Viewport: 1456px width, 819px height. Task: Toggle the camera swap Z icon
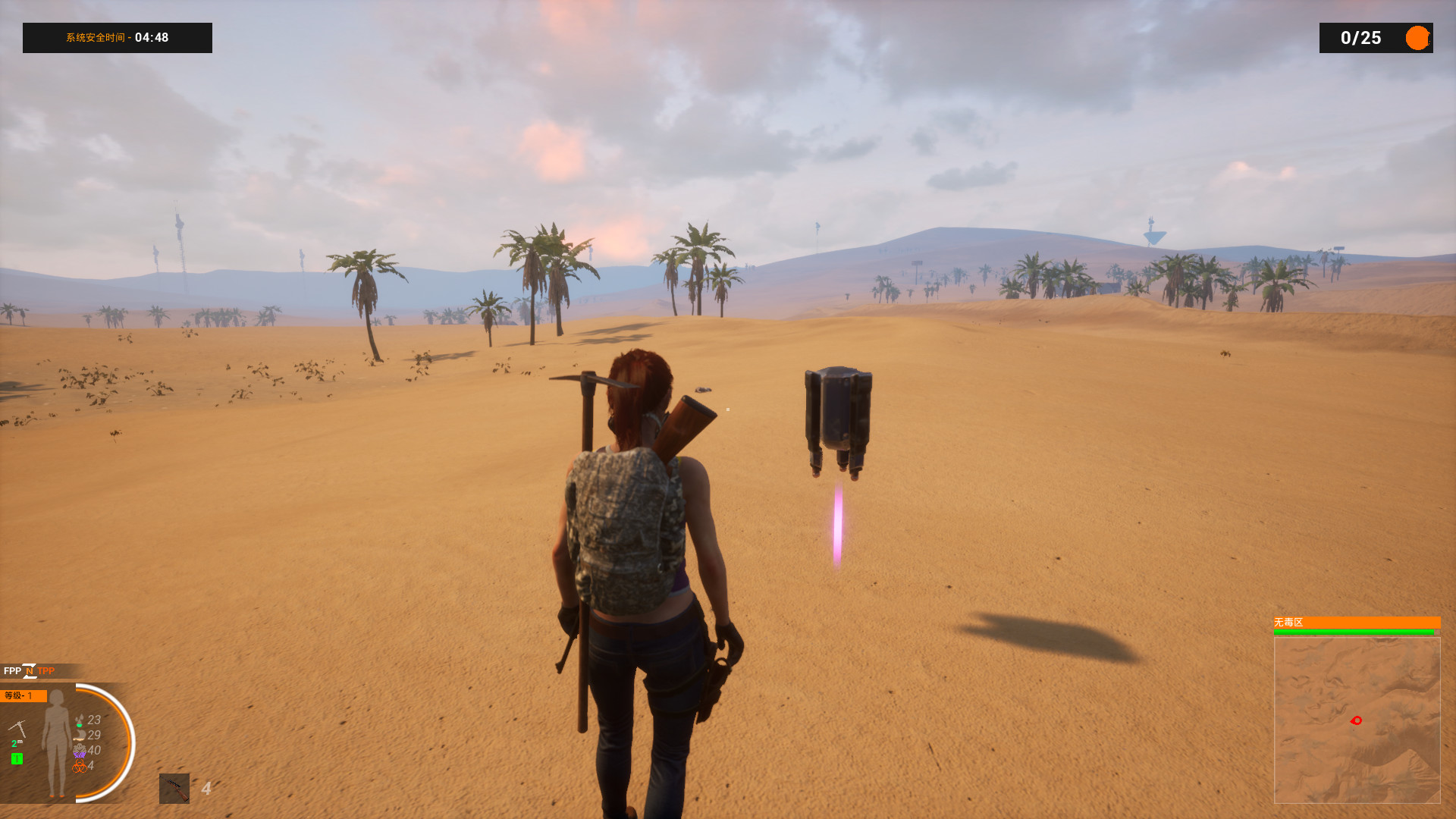(30, 671)
